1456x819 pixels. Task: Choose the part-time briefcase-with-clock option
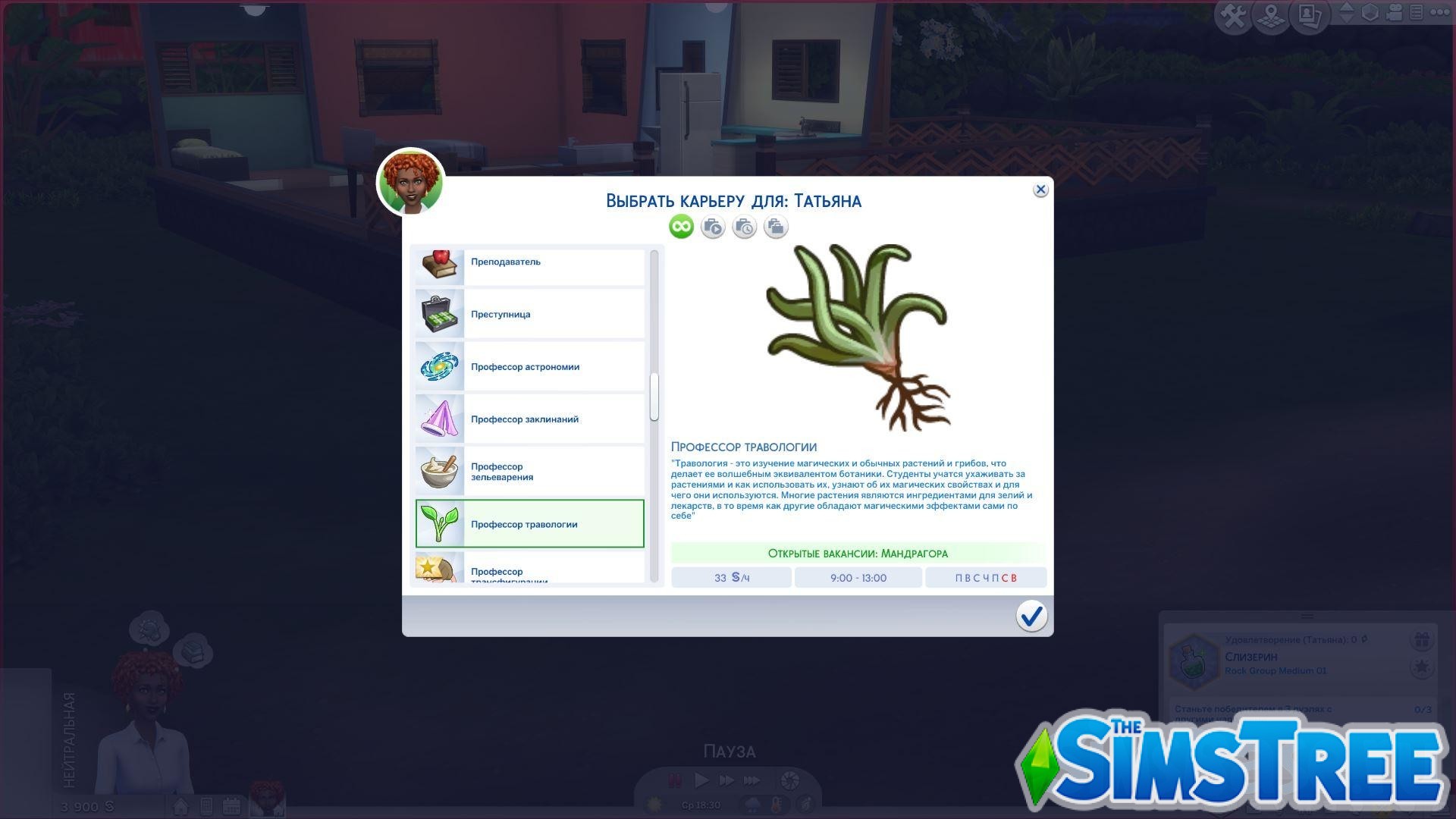[x=744, y=226]
